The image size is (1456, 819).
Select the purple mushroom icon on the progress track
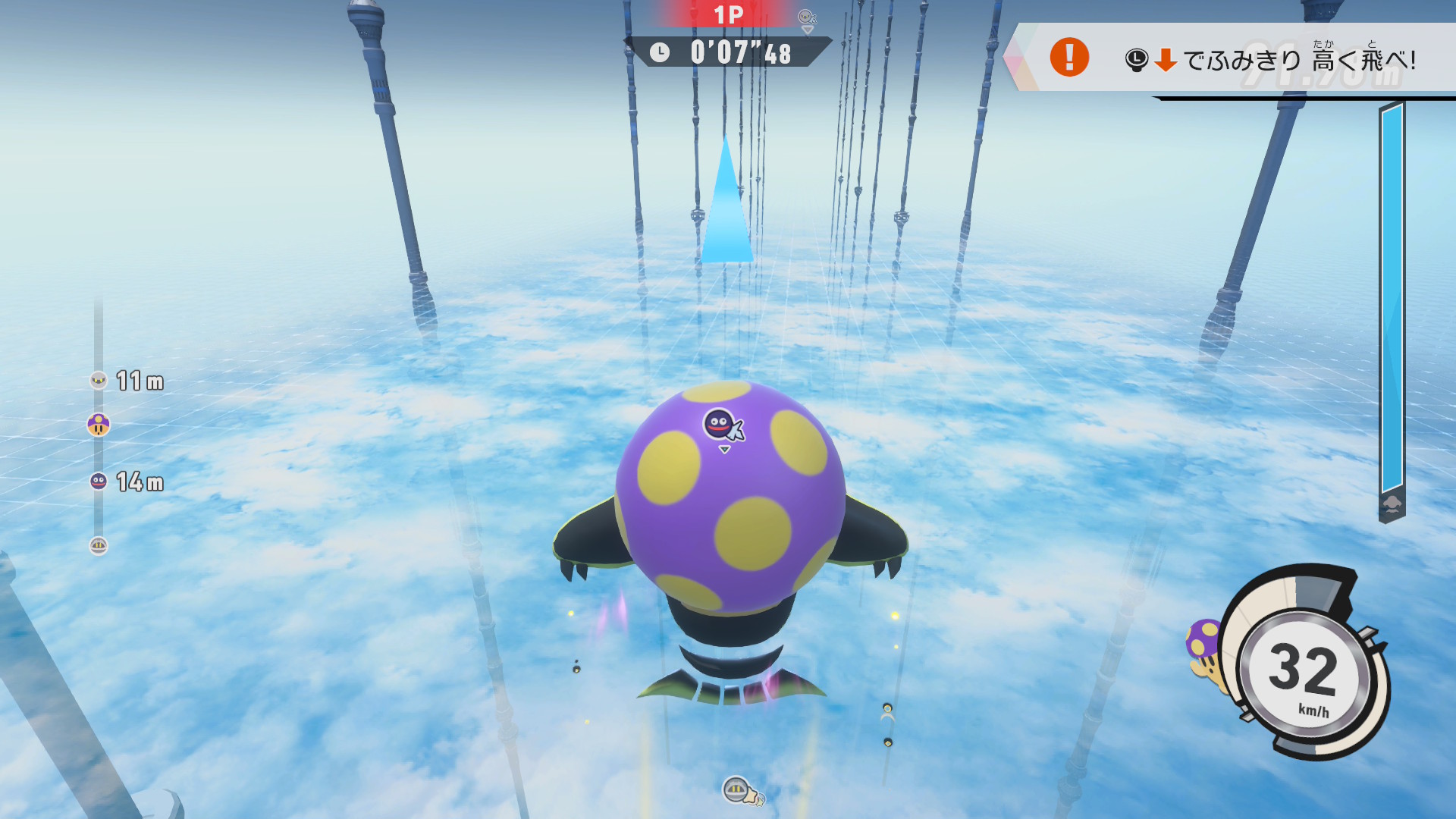point(99,425)
